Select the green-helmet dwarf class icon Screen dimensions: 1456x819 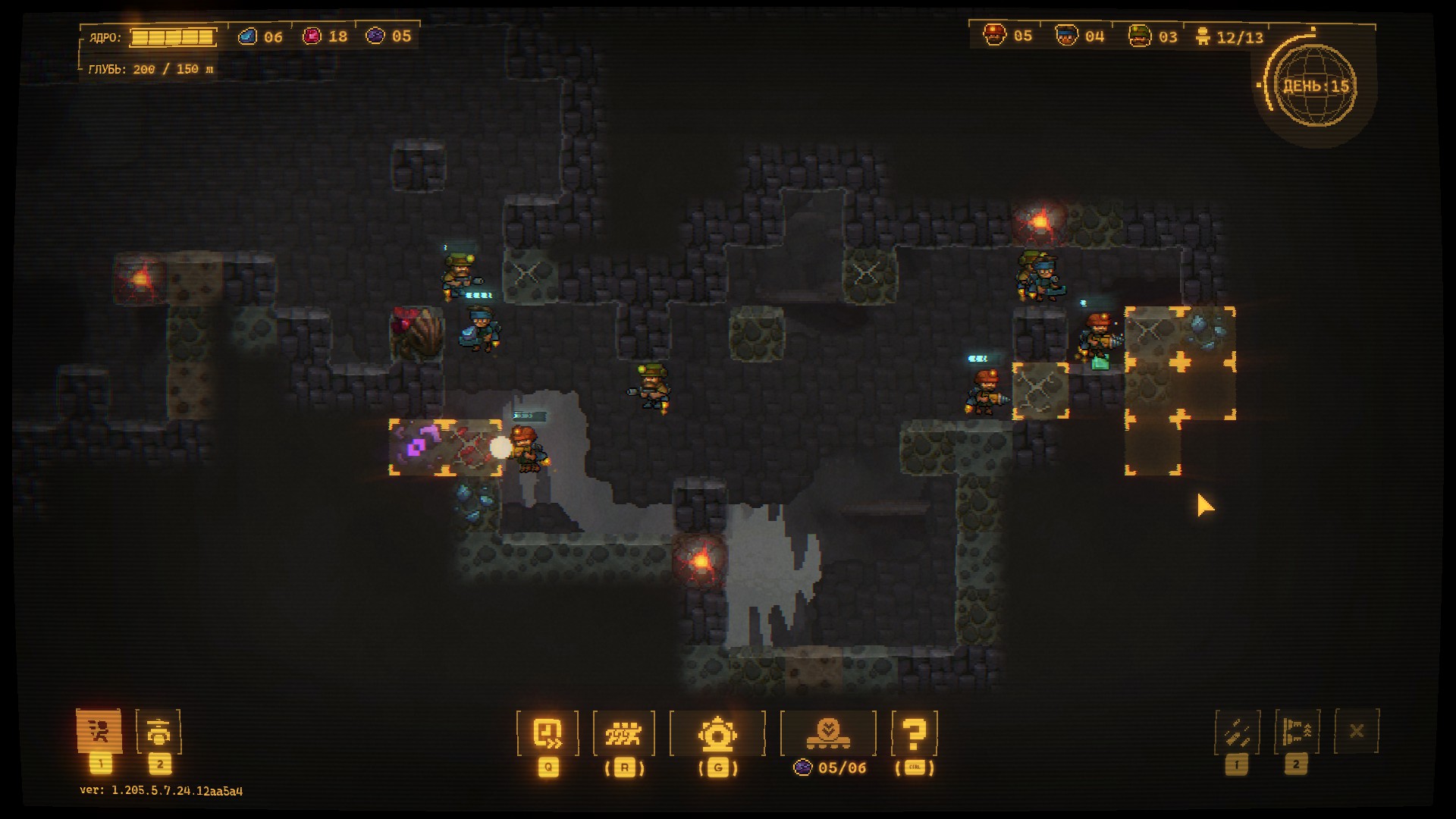[x=1139, y=36]
